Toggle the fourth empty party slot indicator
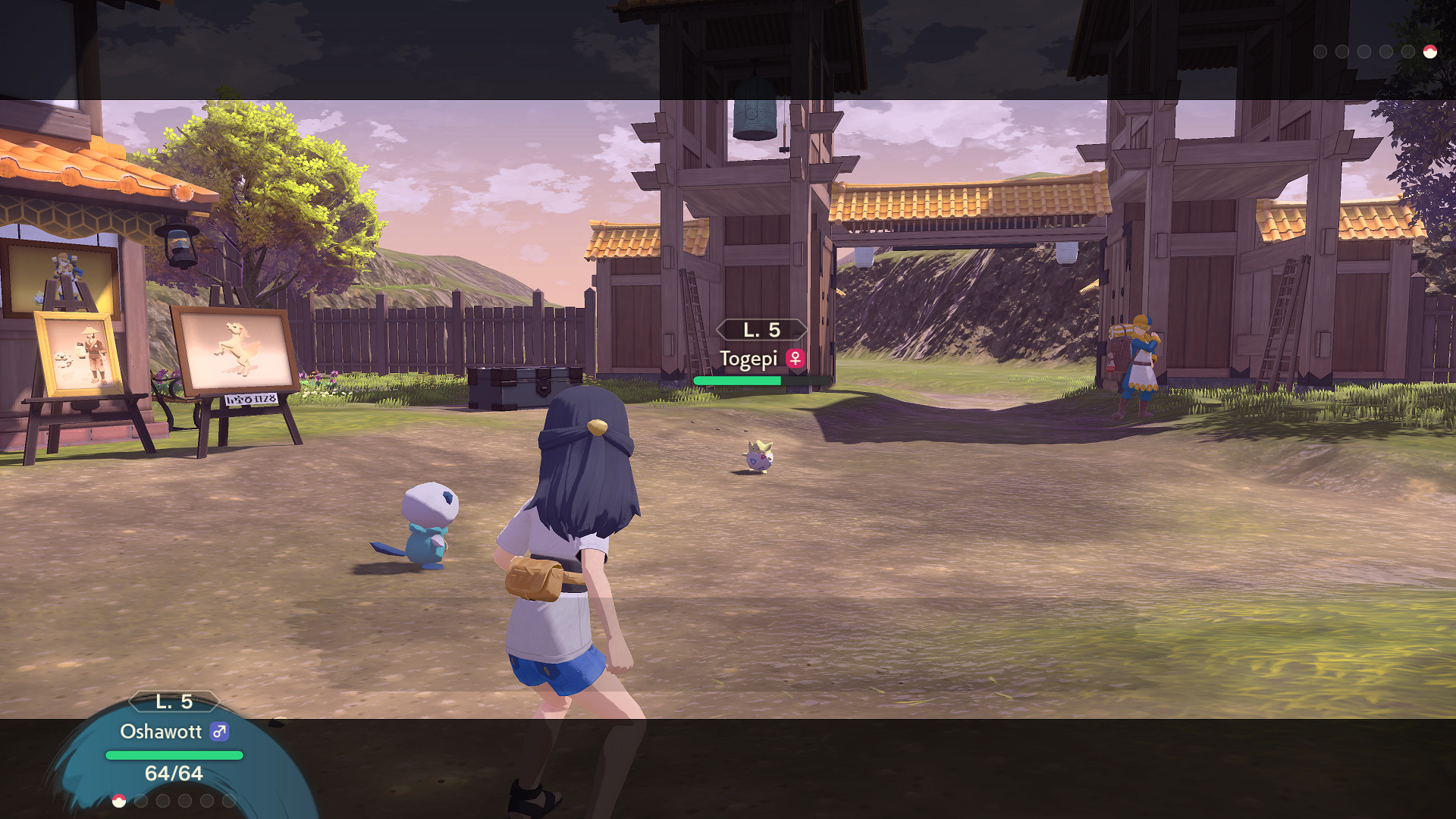Screen dimensions: 1456x819 coord(184,801)
